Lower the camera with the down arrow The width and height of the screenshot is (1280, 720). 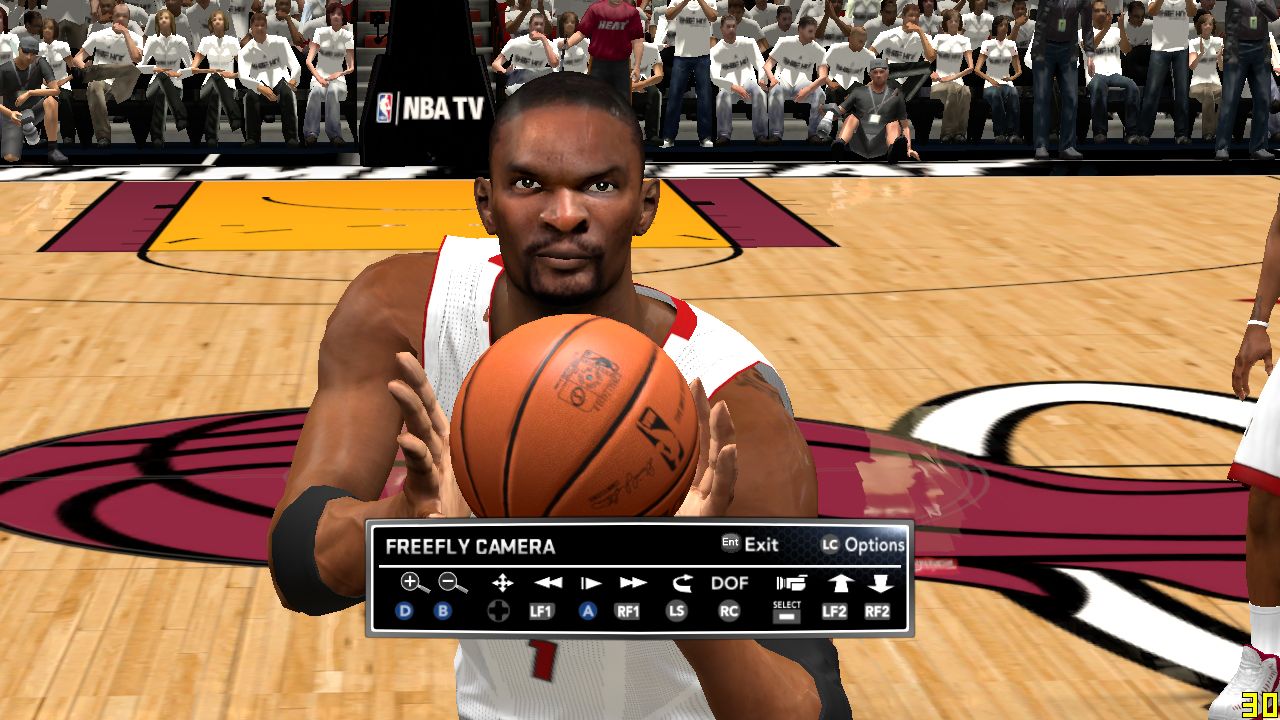click(879, 582)
